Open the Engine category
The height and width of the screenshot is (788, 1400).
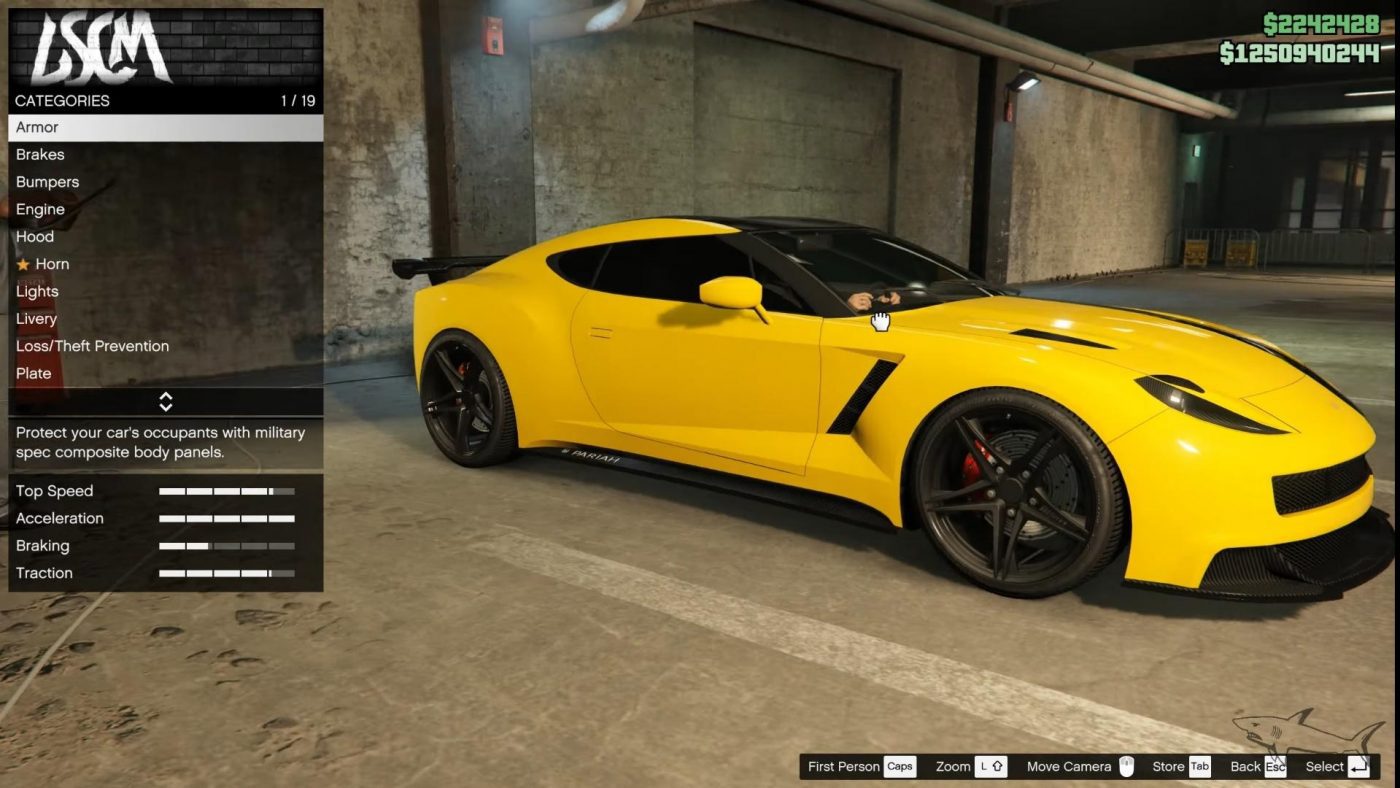[x=40, y=209]
